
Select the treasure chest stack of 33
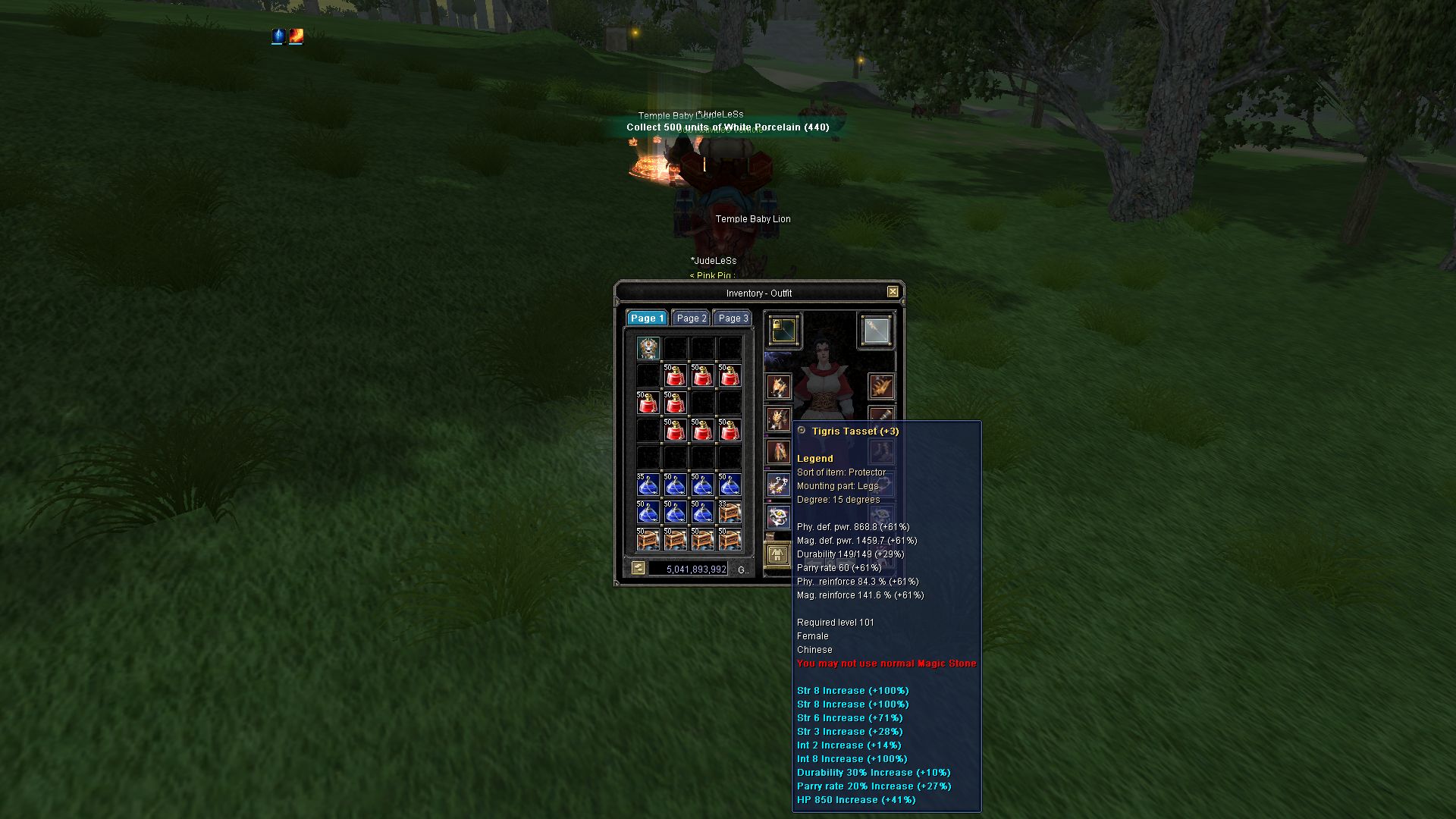[x=730, y=513]
